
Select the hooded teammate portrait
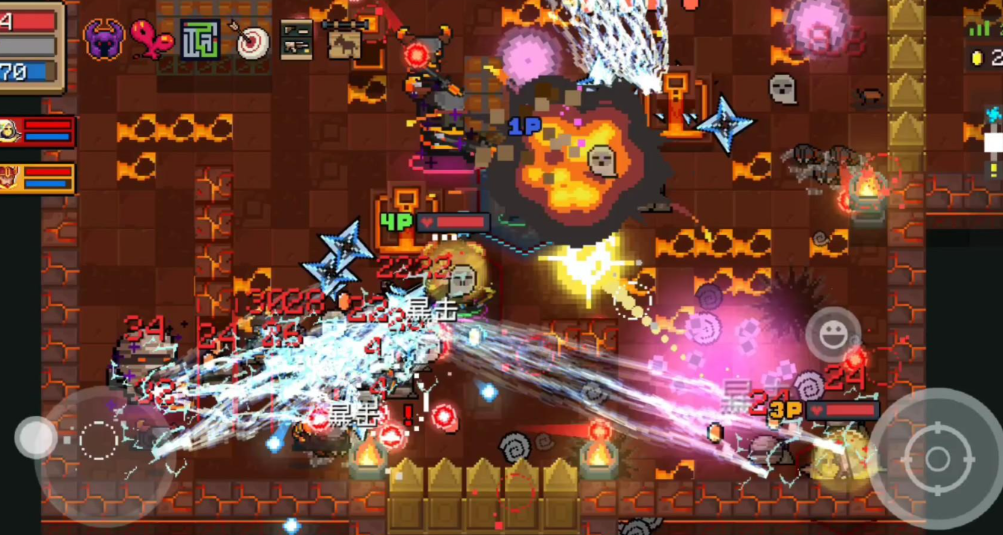[x=11, y=131]
